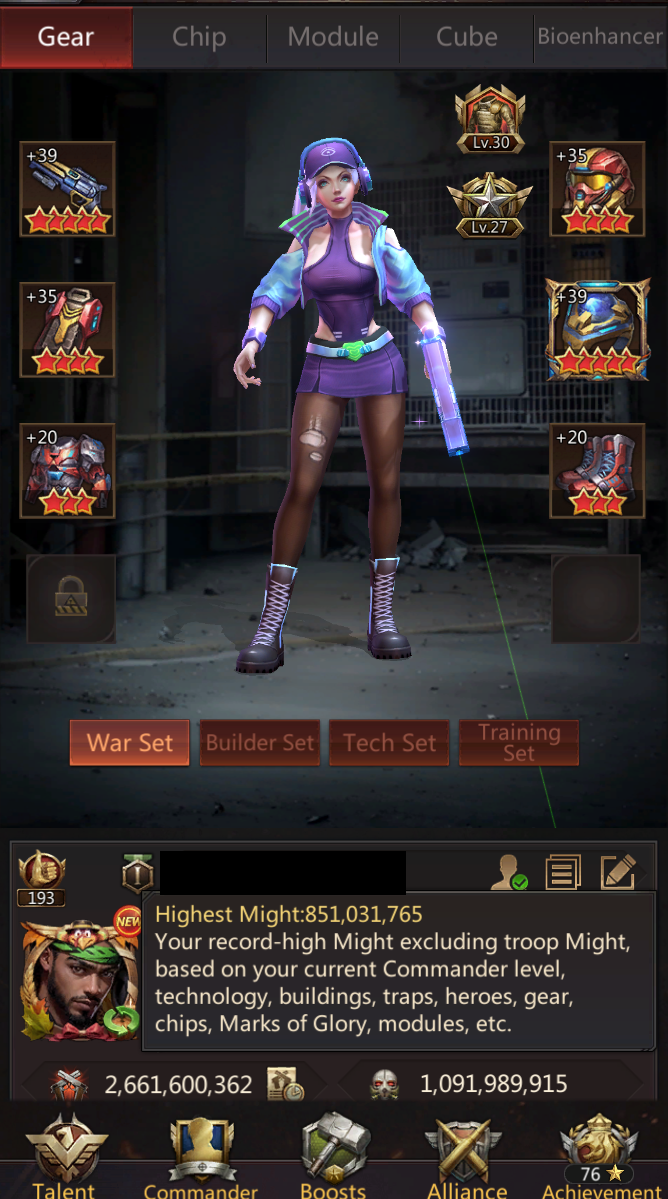Open the +35 red helmet slot
The image size is (668, 1199).
pos(597,189)
